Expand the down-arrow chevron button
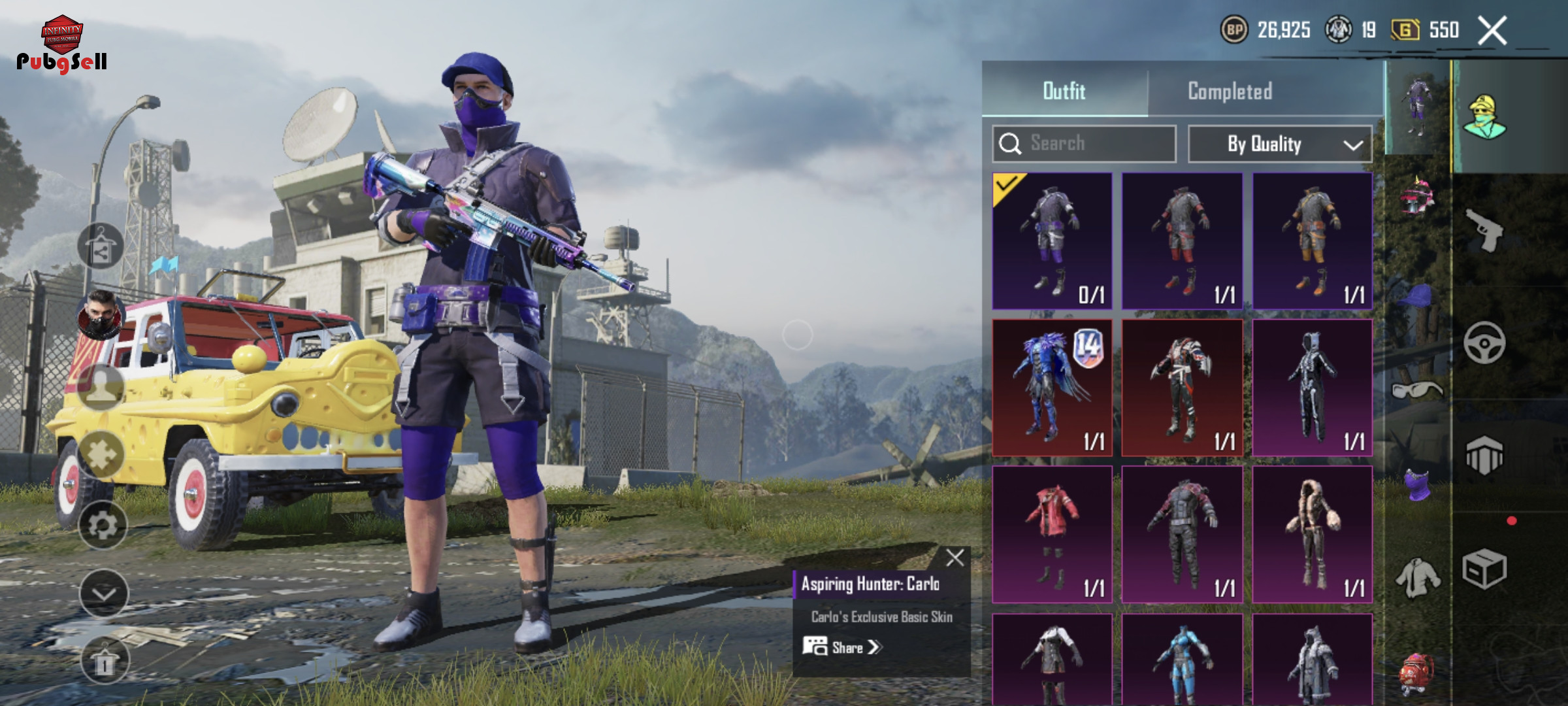Image resolution: width=1568 pixels, height=706 pixels. tap(103, 593)
